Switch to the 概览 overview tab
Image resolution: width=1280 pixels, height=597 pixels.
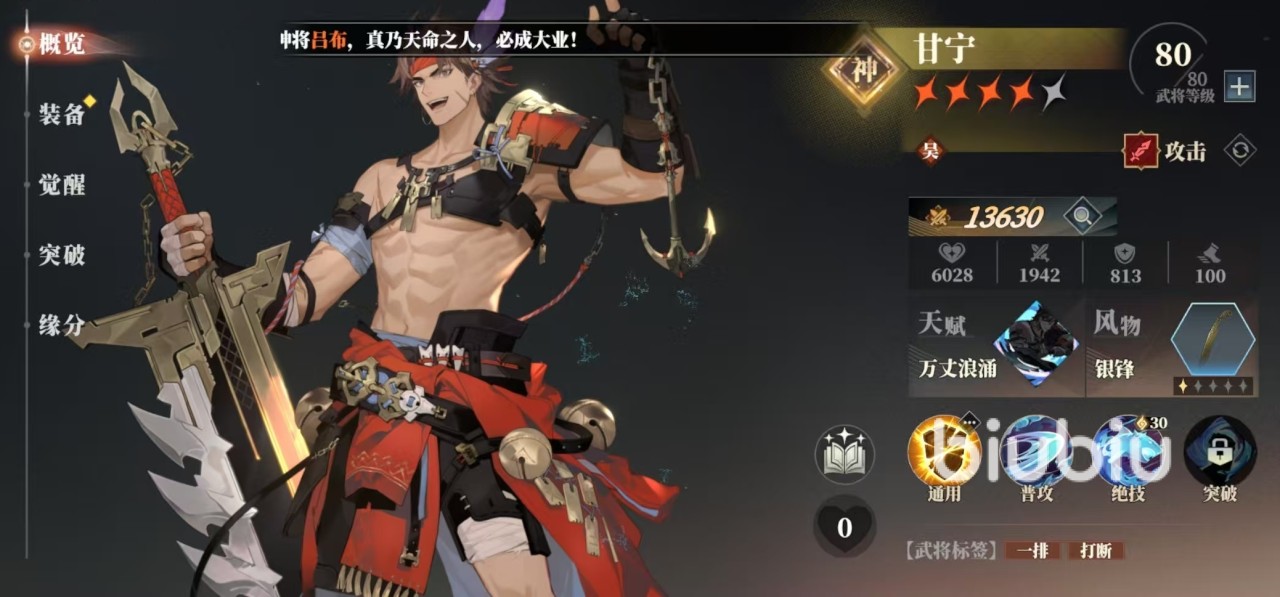[62, 44]
